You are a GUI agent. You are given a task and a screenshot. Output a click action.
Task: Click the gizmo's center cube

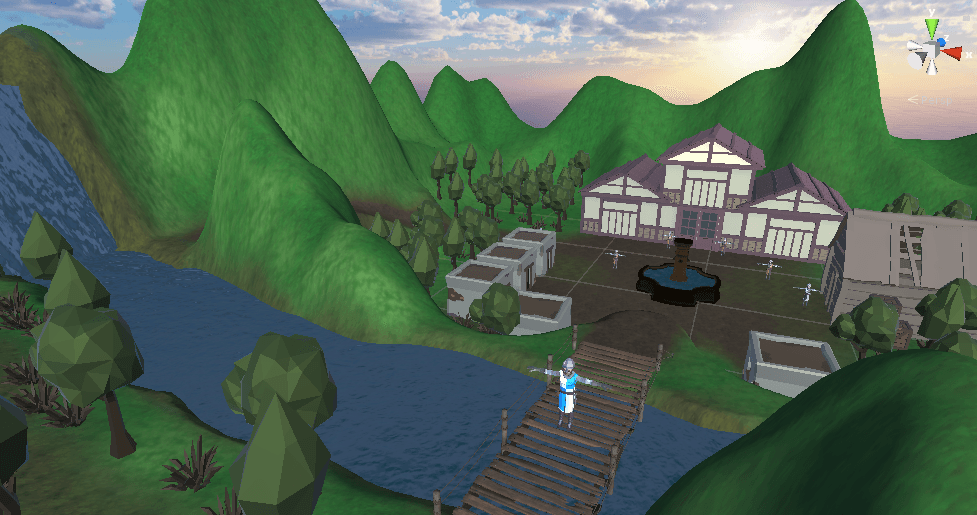pyautogui.click(x=930, y=51)
